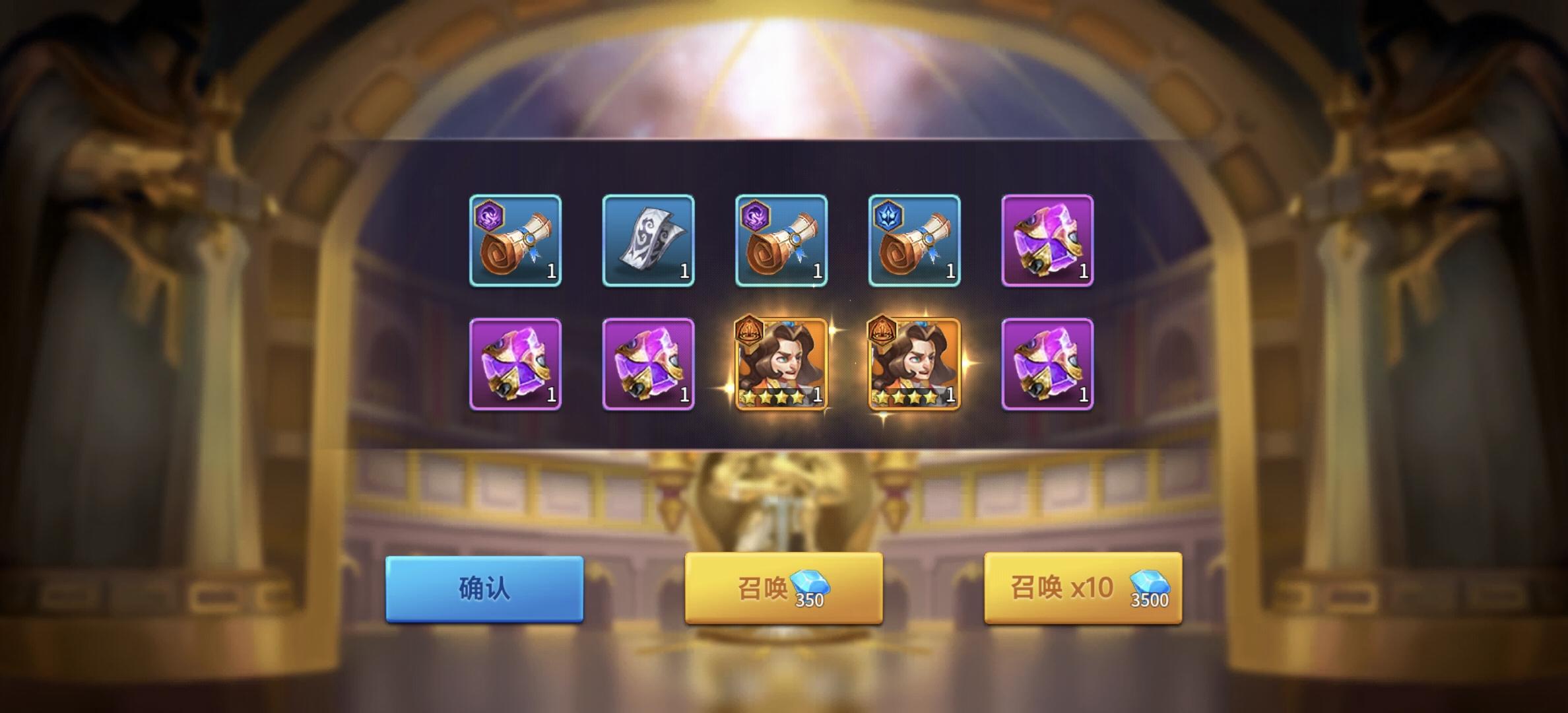Click the second purple gem in bottom row

[650, 362]
